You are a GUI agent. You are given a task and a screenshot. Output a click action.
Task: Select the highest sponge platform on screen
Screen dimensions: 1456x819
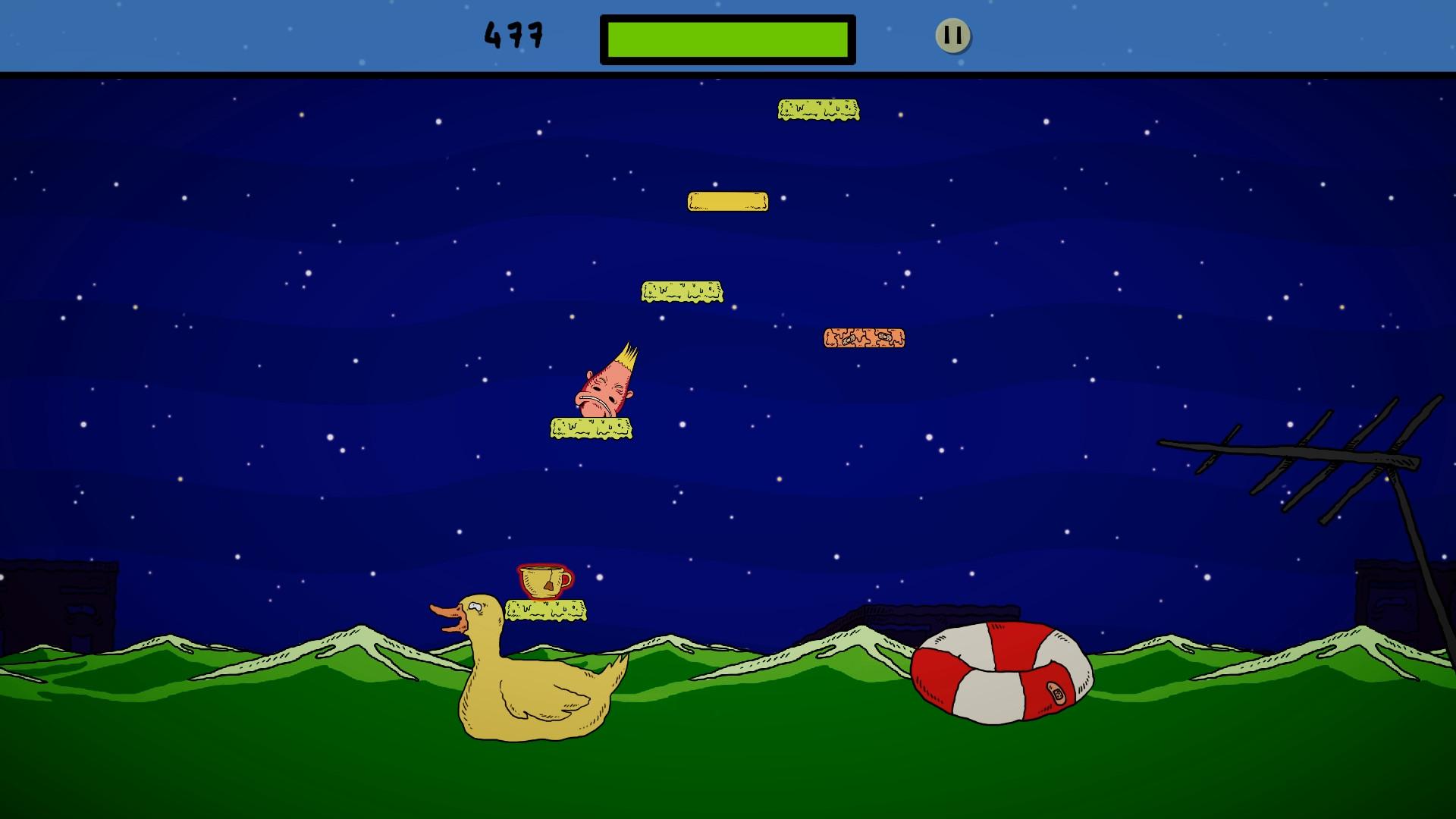pos(817,108)
